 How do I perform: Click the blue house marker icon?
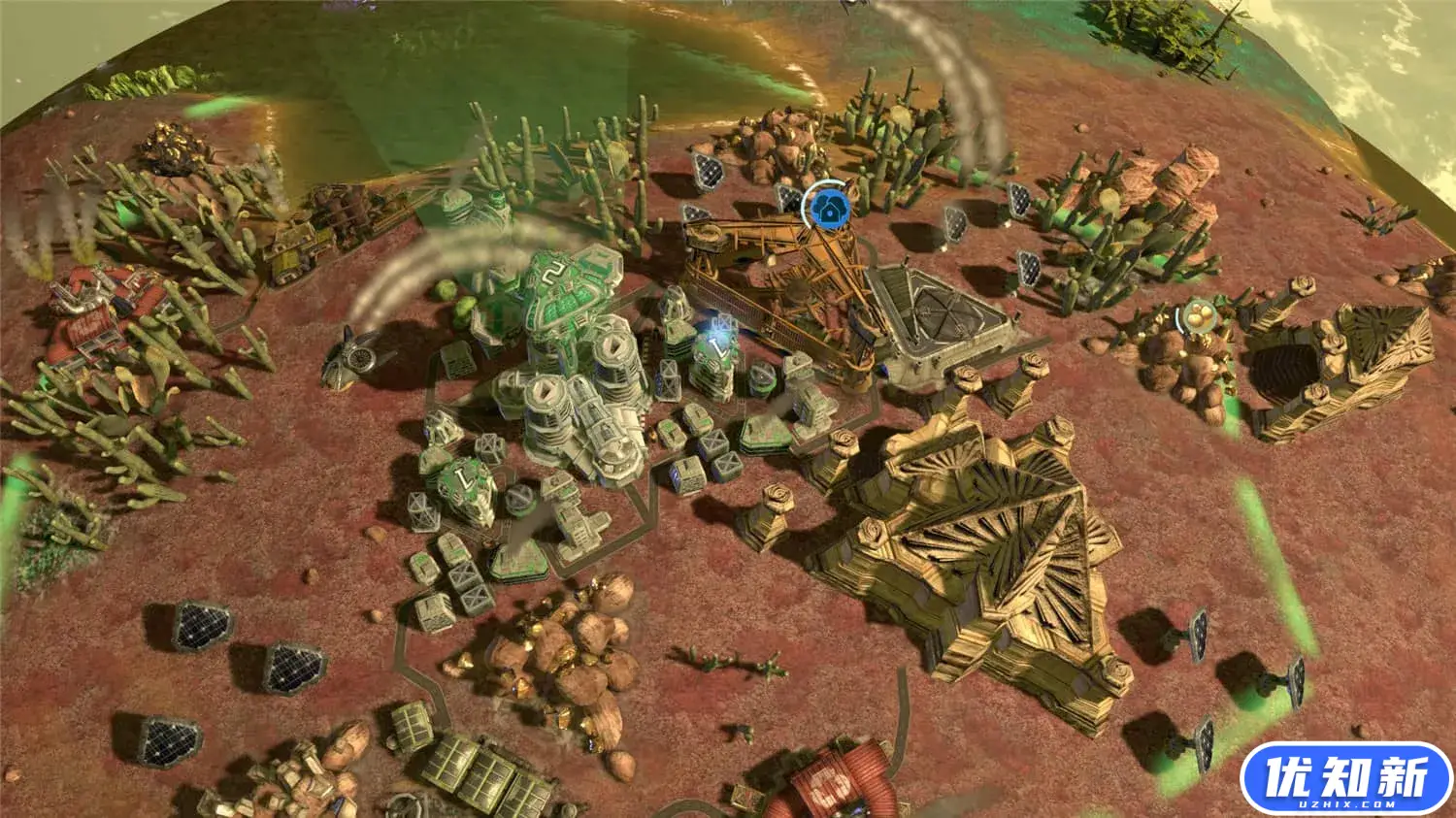tap(828, 206)
